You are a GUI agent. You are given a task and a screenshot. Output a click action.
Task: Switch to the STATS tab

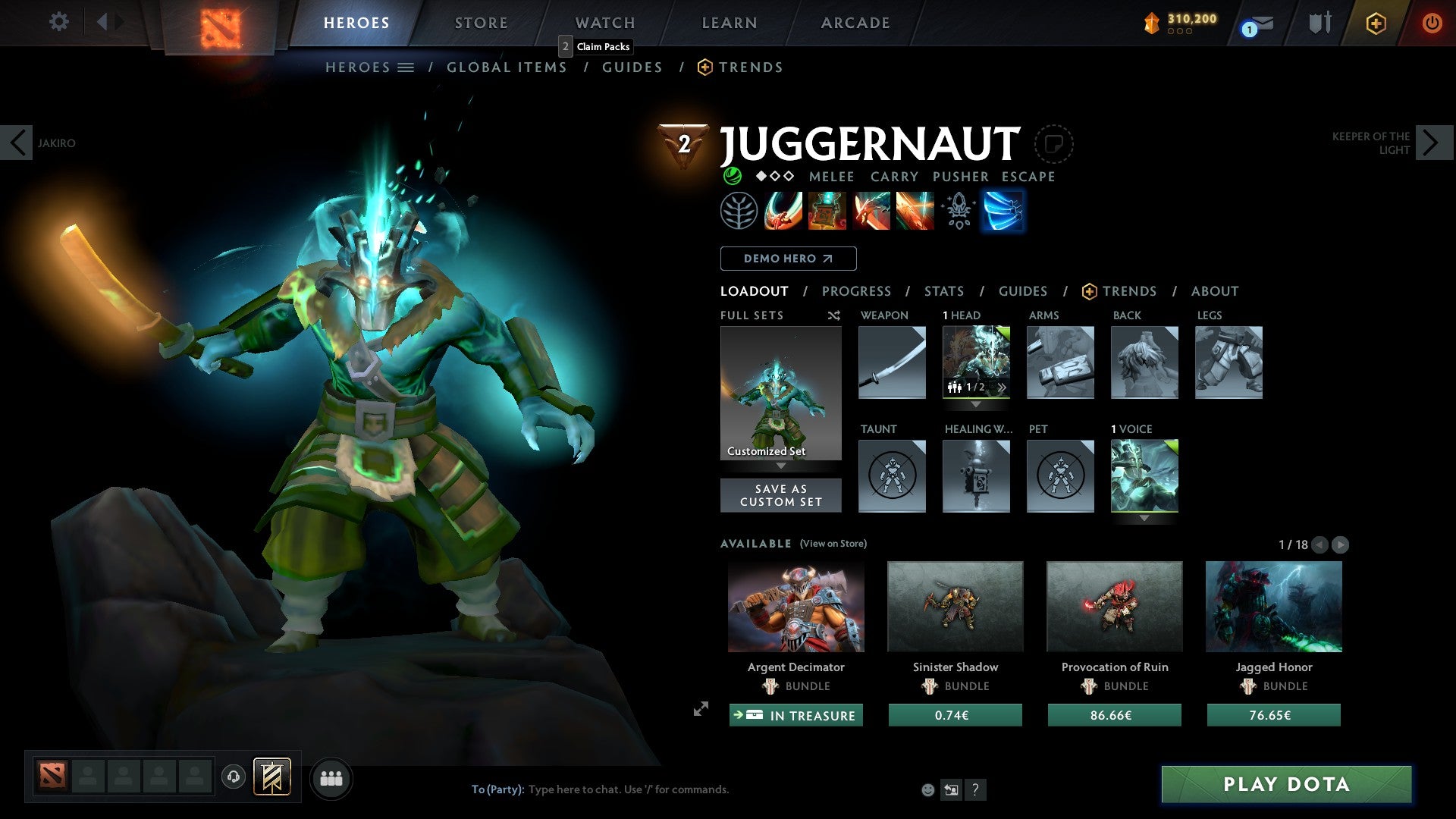click(x=944, y=291)
